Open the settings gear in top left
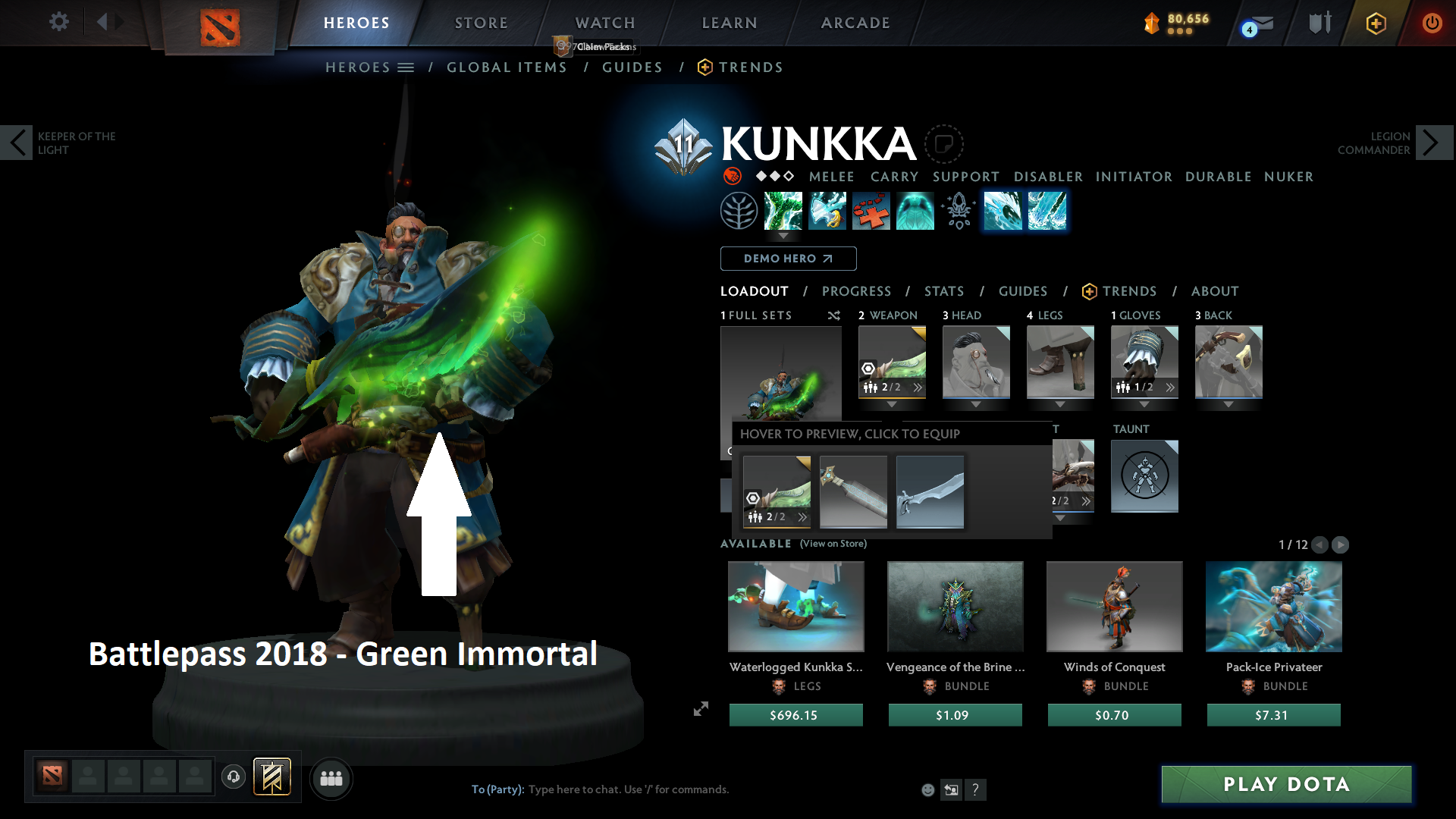 (58, 22)
